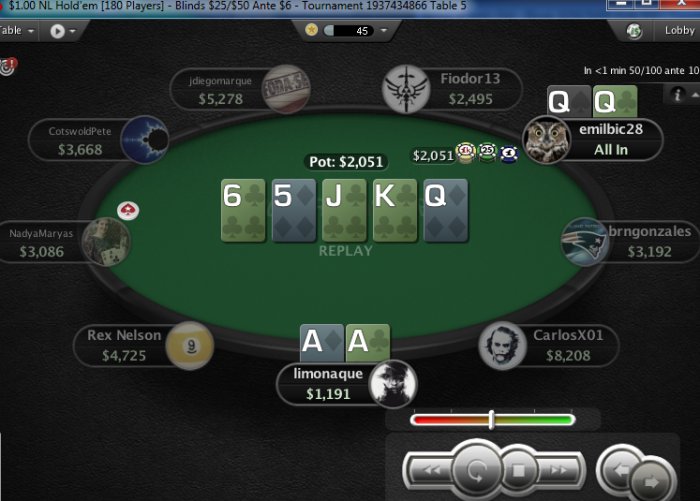This screenshot has height=501, width=700.
Task: Open the Table dropdown menu
Action: (x=18, y=30)
